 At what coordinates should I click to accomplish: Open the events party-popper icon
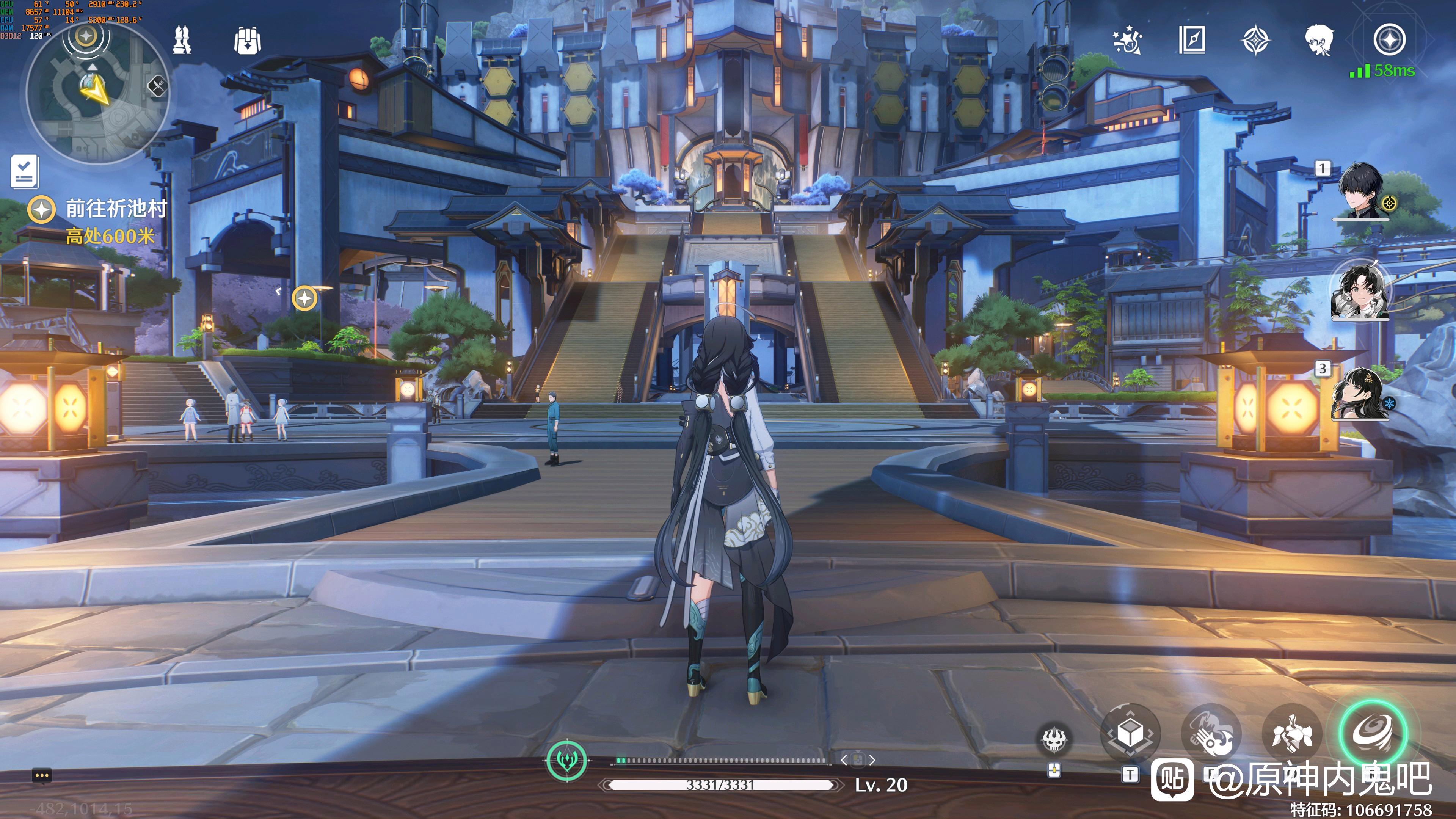tap(1127, 40)
